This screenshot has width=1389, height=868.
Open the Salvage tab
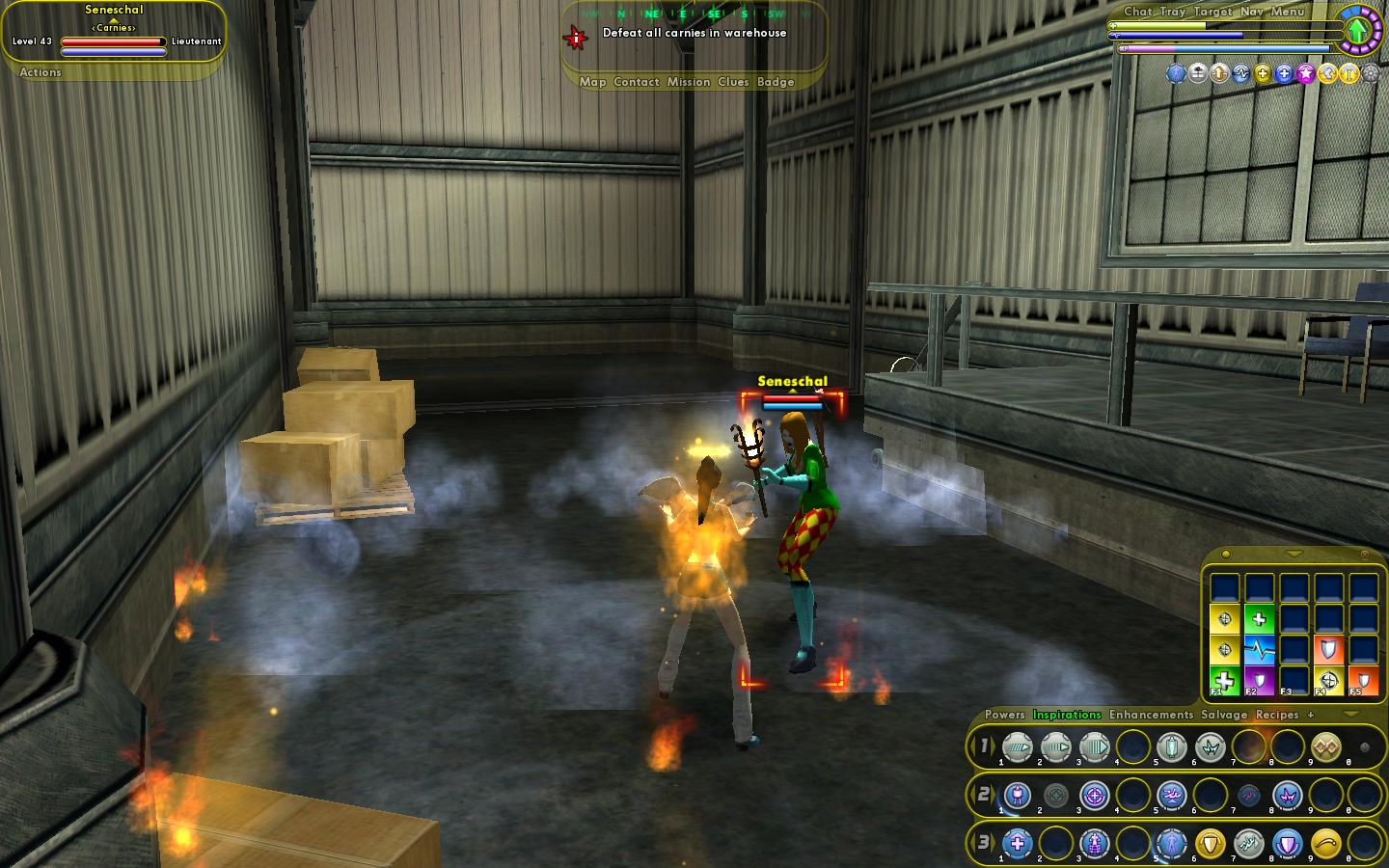tap(1224, 715)
